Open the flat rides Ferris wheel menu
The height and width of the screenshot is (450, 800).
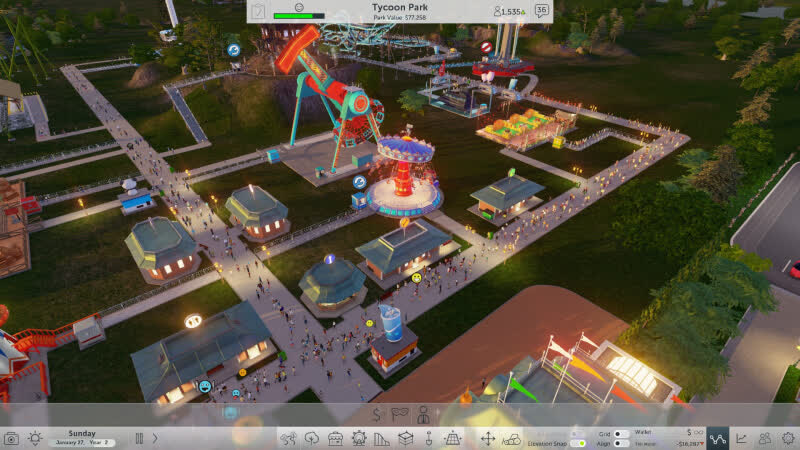click(x=359, y=438)
